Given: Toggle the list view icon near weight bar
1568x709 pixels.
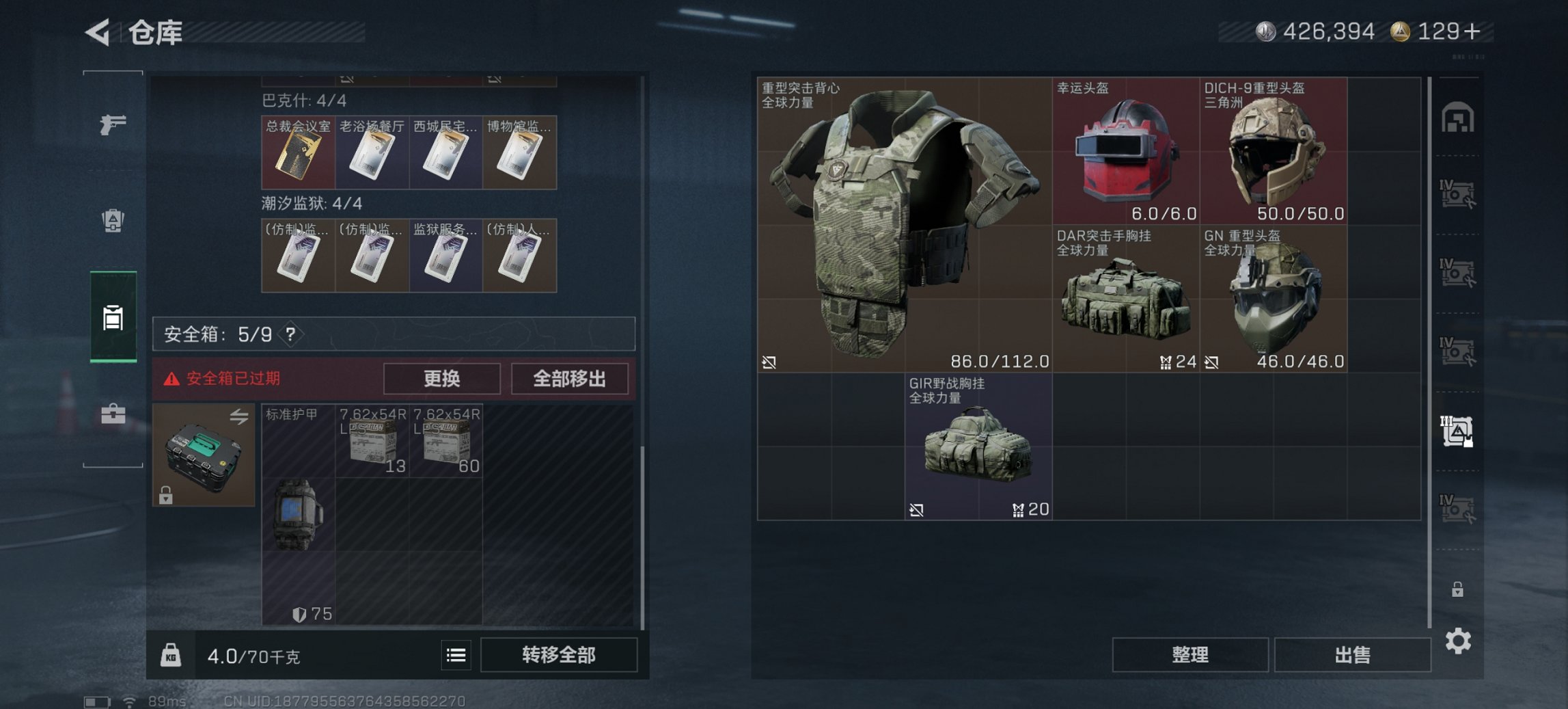Looking at the screenshot, I should click(x=456, y=655).
